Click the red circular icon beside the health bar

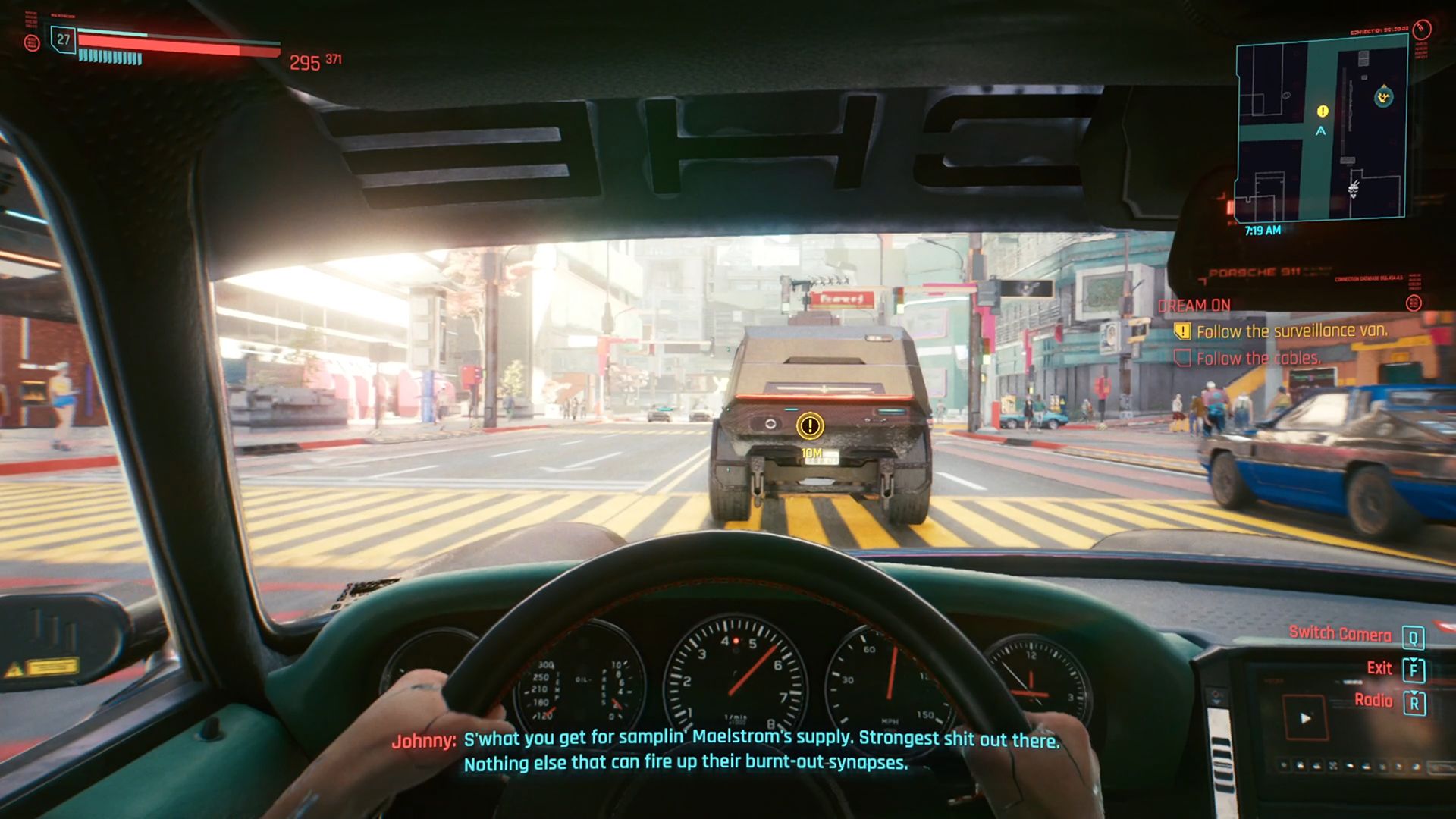32,42
